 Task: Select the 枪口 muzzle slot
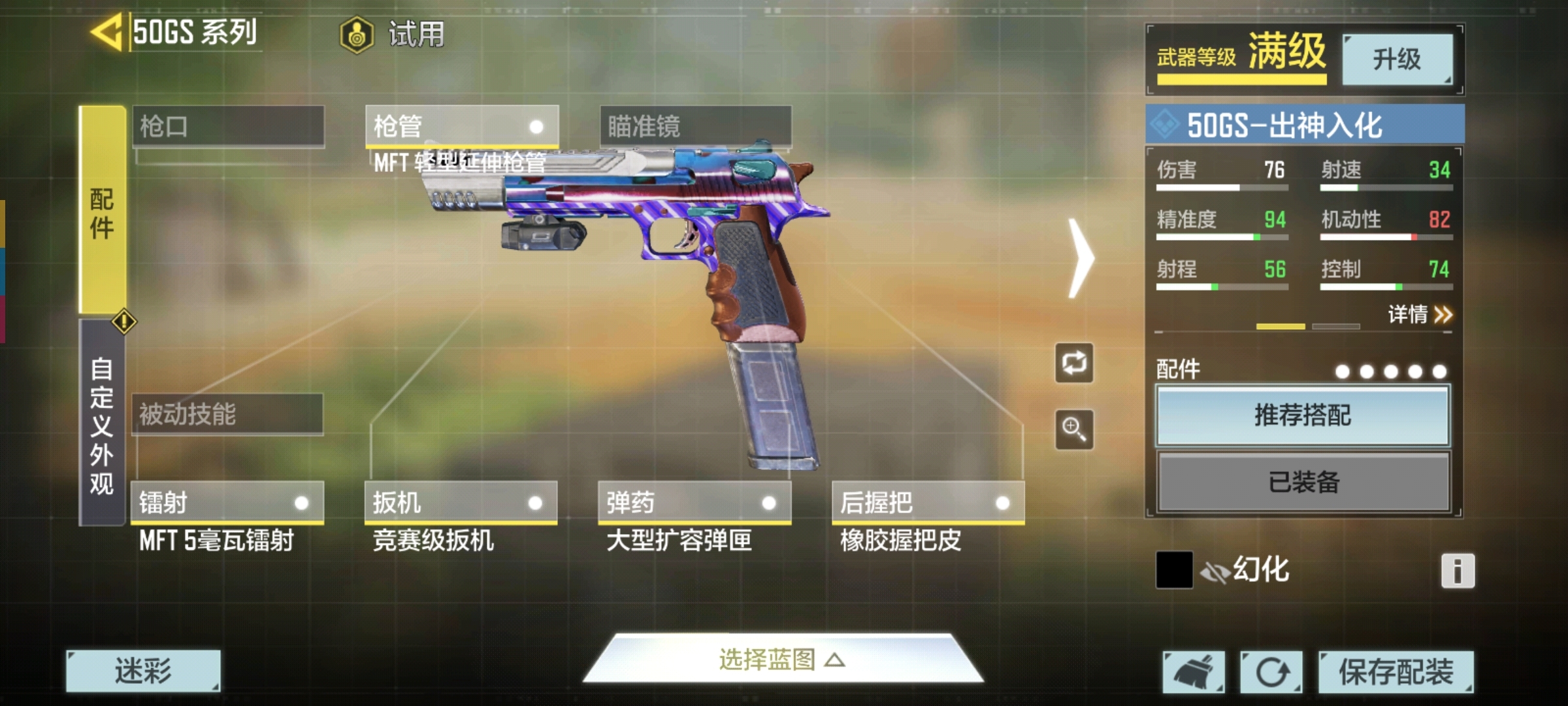click(x=228, y=126)
